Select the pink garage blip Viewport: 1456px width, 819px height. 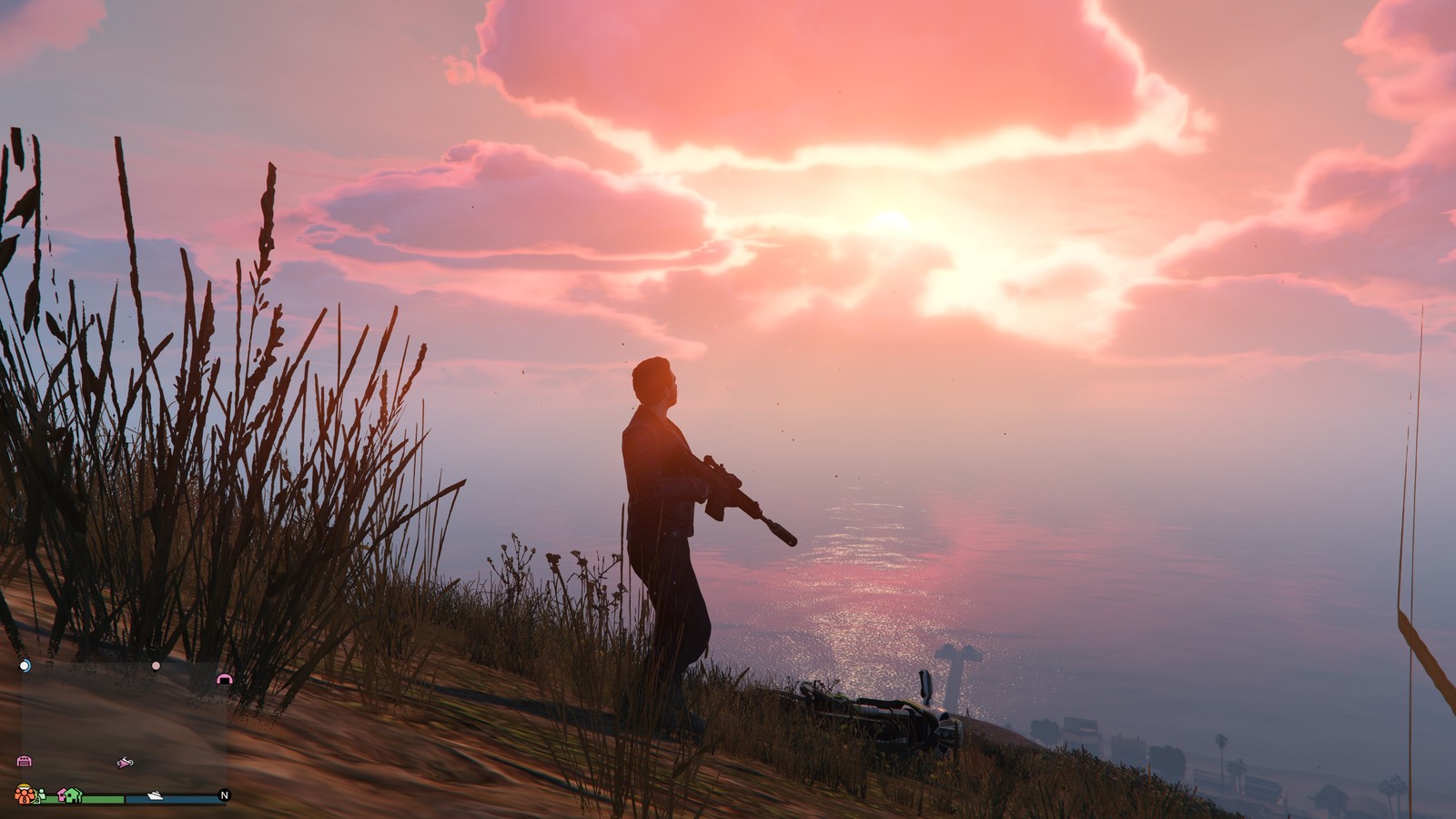coord(25,761)
